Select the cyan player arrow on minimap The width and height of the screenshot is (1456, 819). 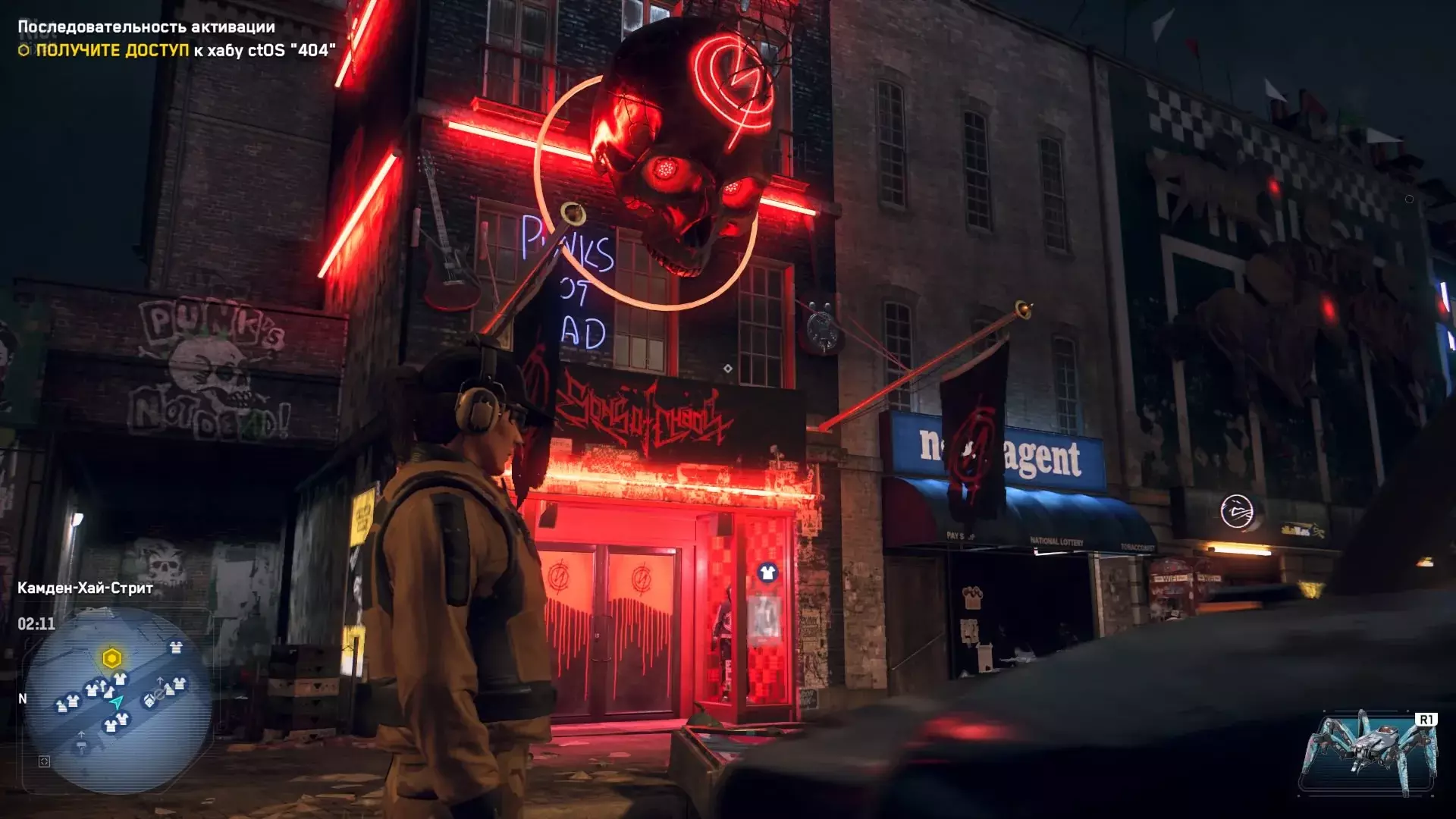point(117,702)
